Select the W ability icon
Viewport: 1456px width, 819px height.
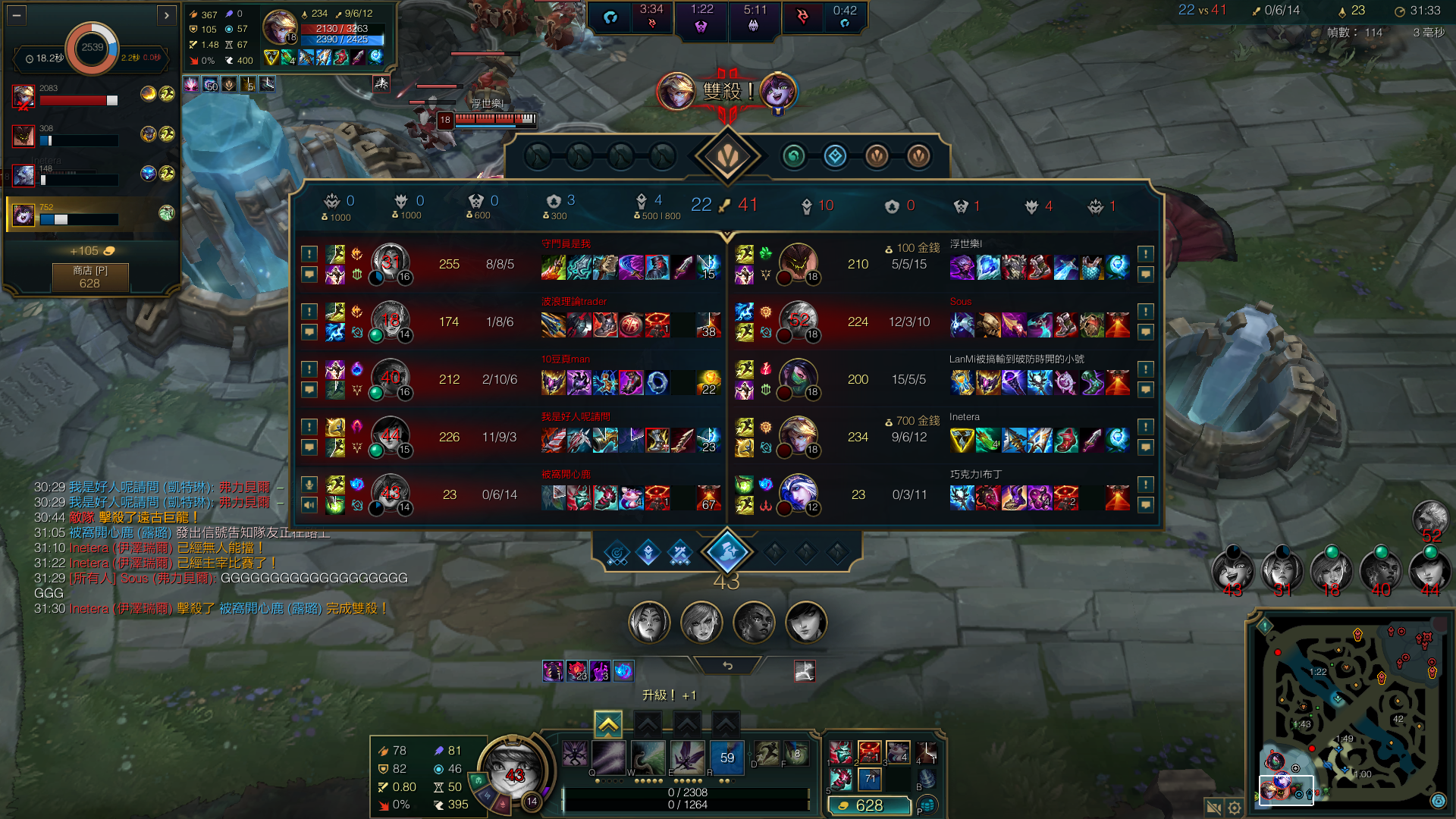pyautogui.click(x=609, y=757)
